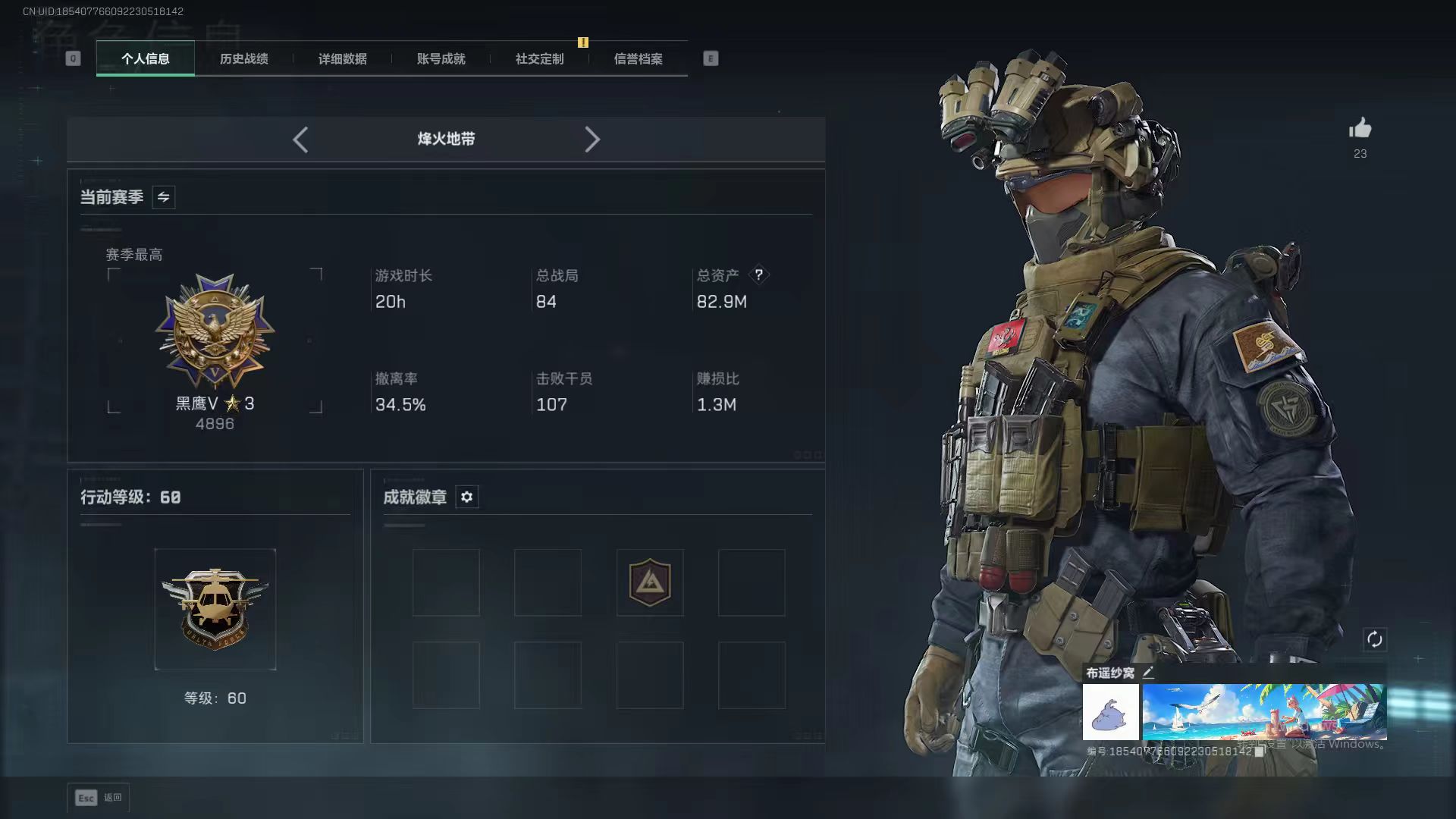This screenshot has height=819, width=1456.
Task: Toggle the season swap icon next to 当前赛季
Action: (163, 197)
